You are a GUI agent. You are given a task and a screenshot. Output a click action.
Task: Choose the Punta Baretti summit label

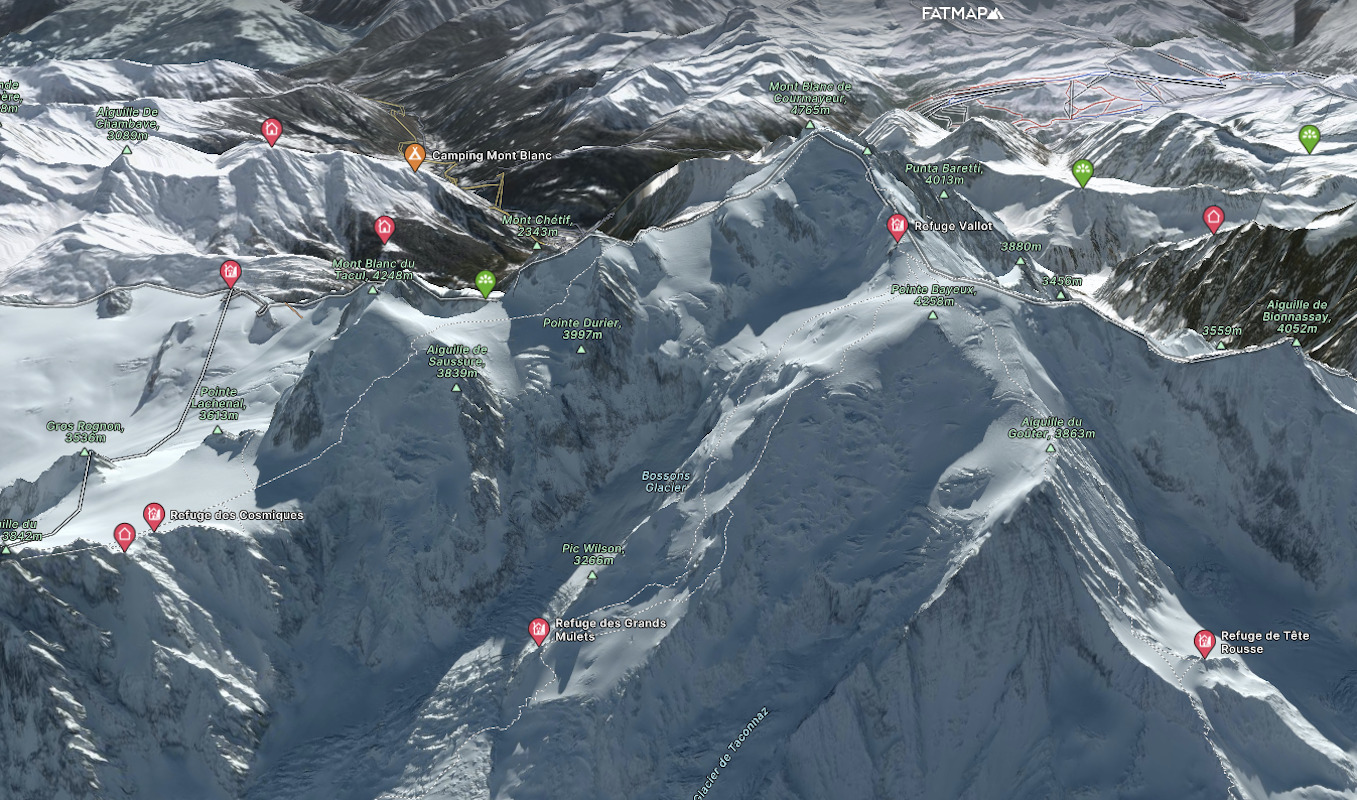[x=943, y=174]
